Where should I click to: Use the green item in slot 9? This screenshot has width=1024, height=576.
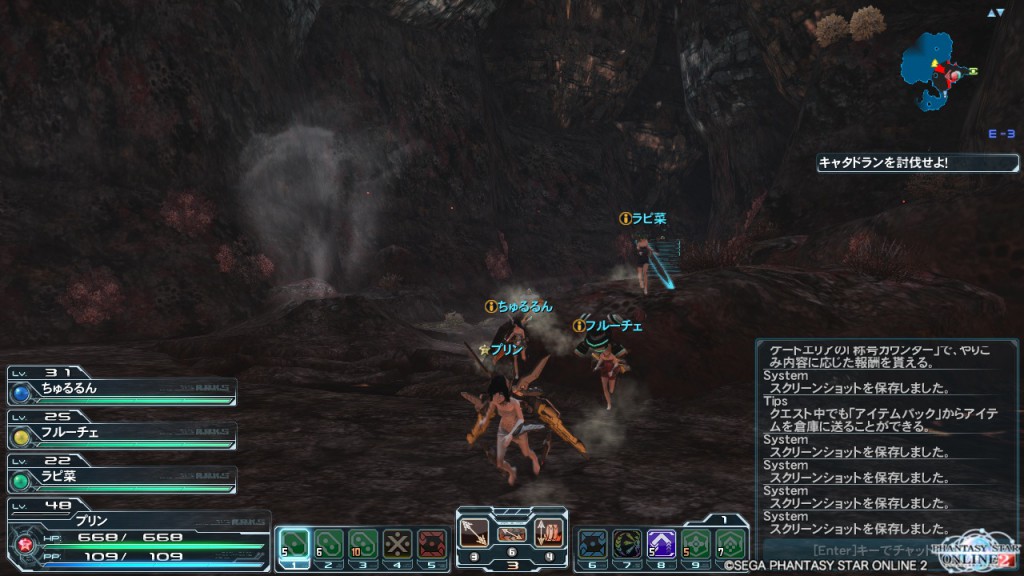point(695,544)
